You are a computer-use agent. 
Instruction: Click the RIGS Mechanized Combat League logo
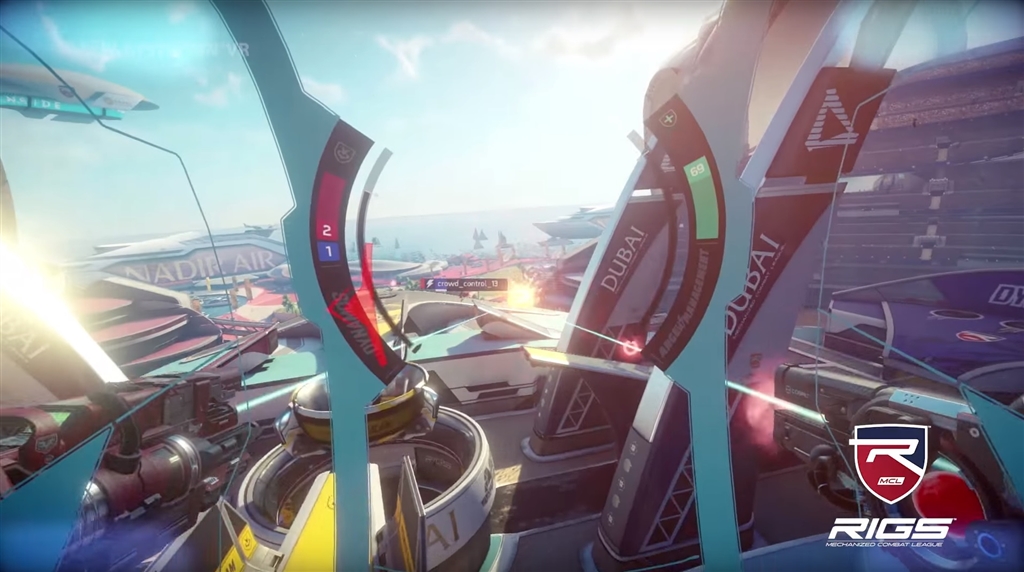coord(889,486)
